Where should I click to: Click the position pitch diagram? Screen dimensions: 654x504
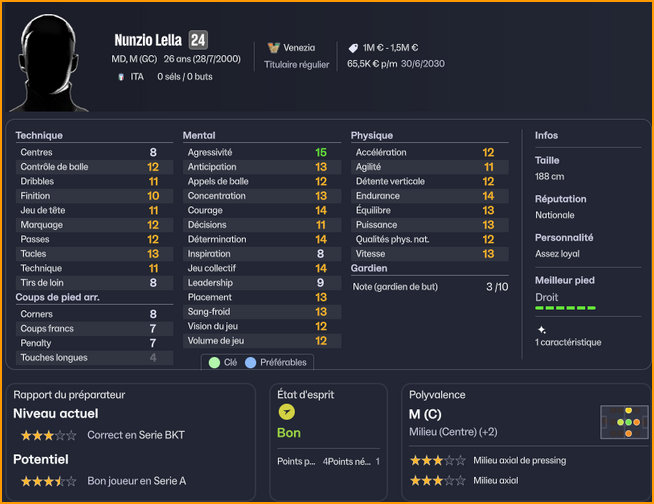pyautogui.click(x=621, y=422)
